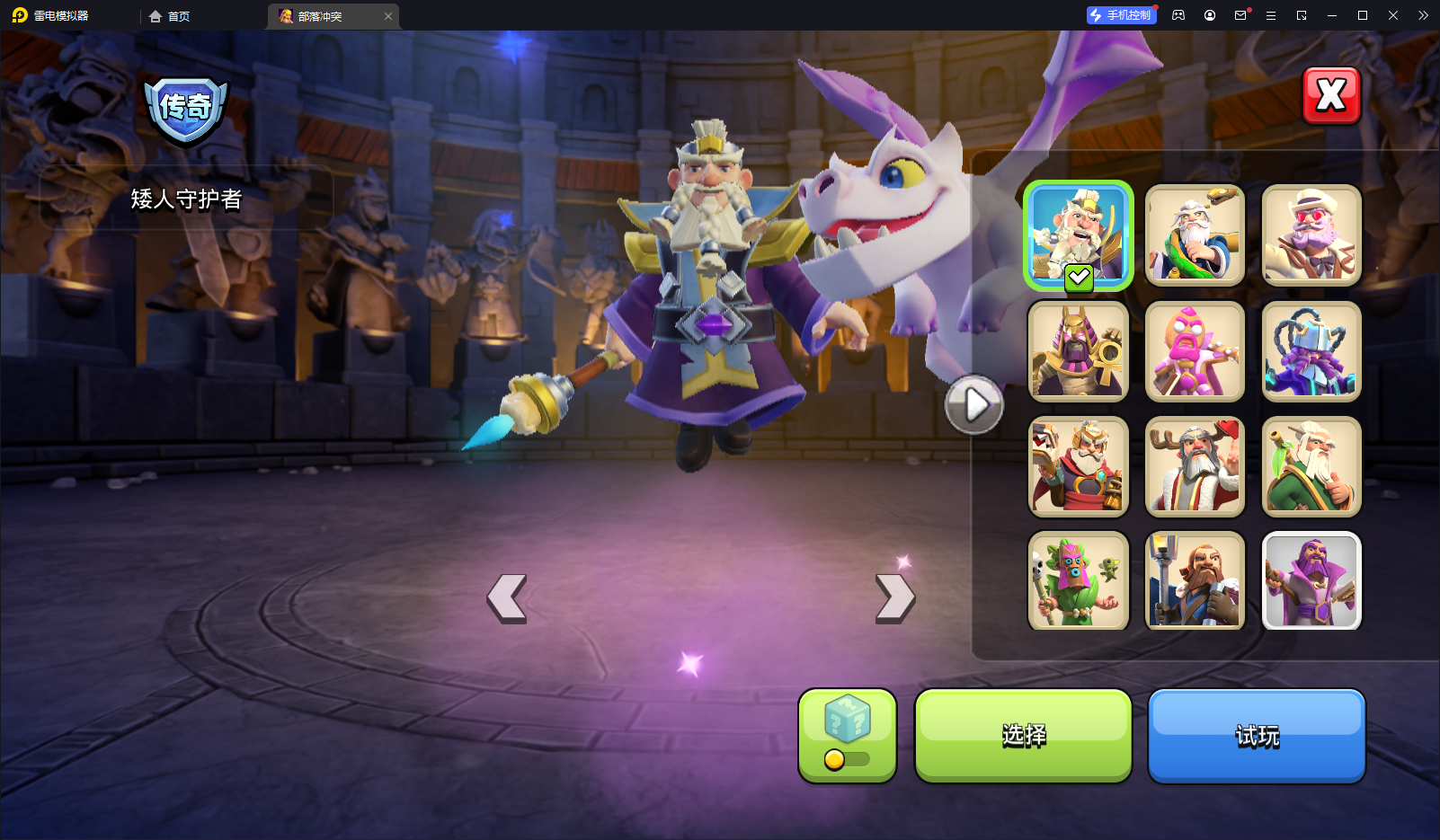Select the blue-helmeted purple-bearded warden skin
The image size is (1440, 840).
coord(1311,351)
